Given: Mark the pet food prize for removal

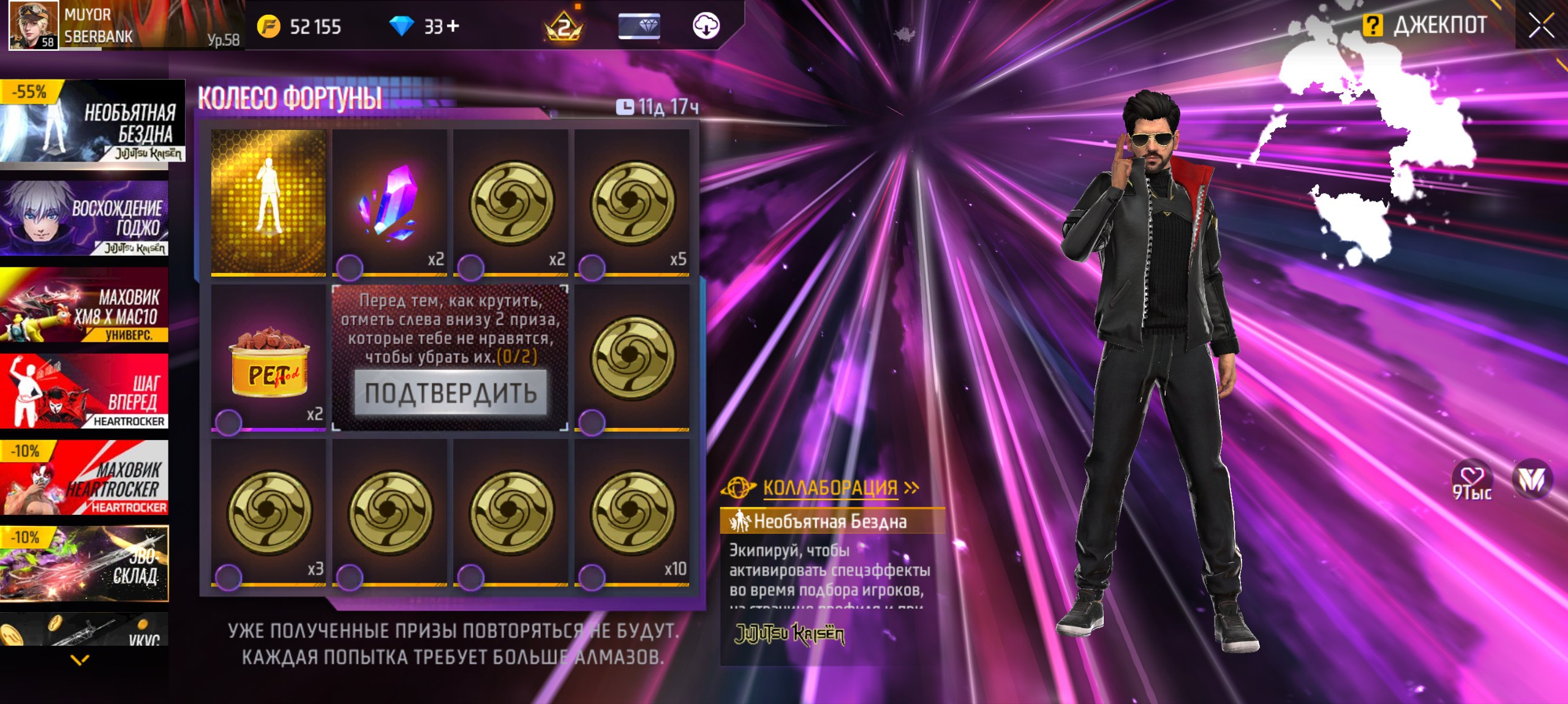Looking at the screenshot, I should [228, 421].
